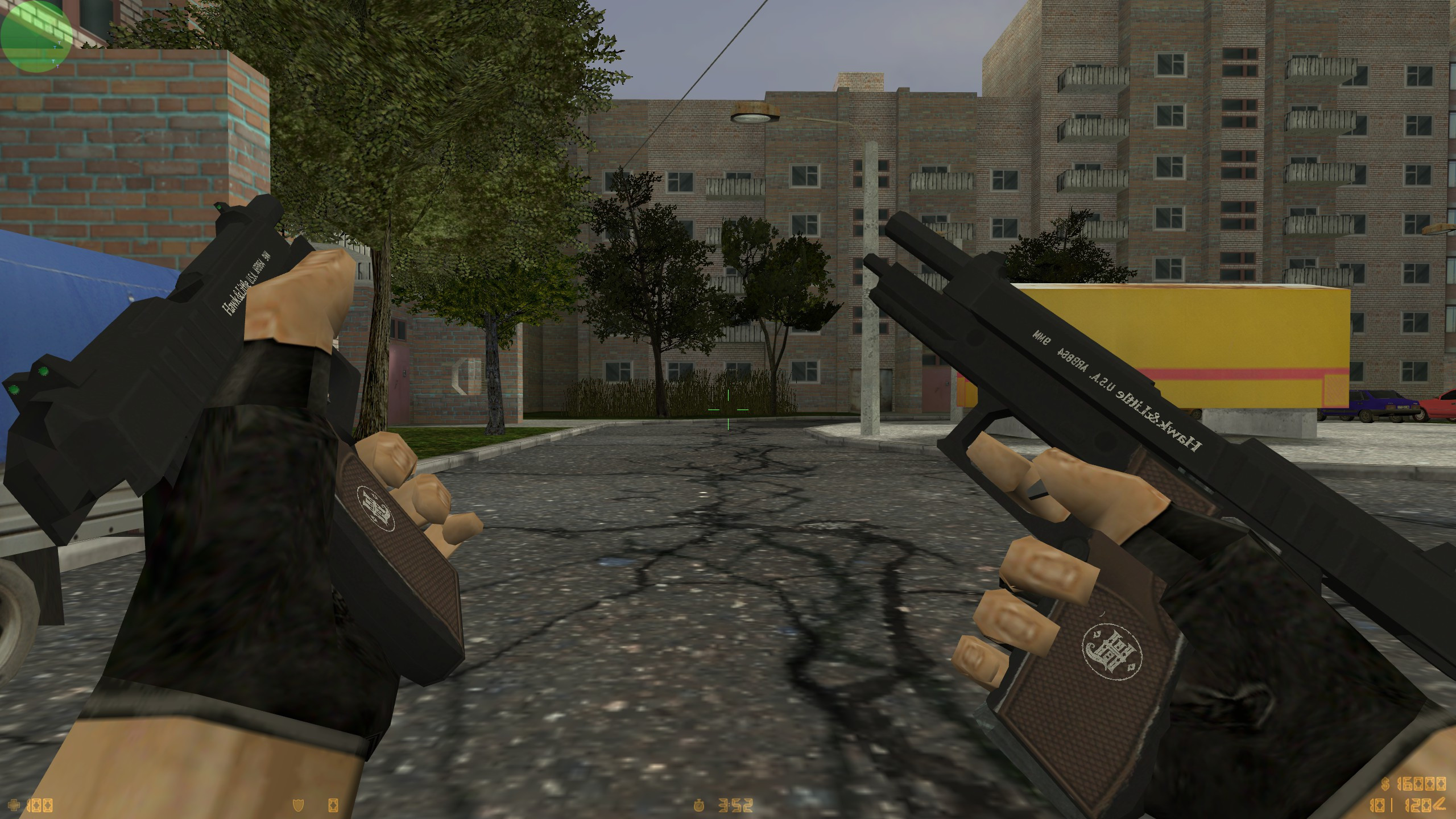Click the magazine ammo 10 counter
This screenshot has height=819, width=1456.
pyautogui.click(x=1378, y=805)
